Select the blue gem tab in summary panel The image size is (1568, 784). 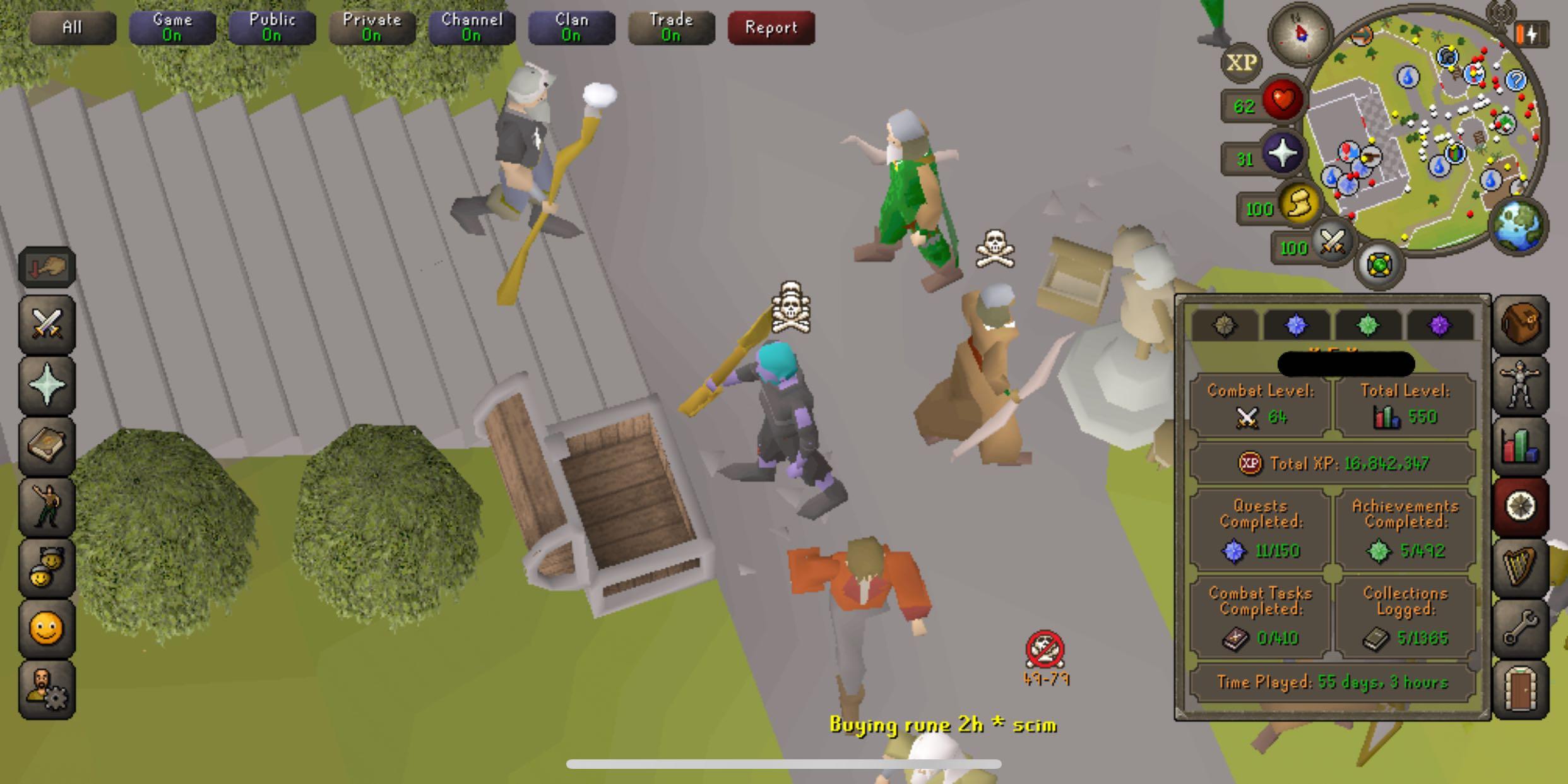[1297, 325]
